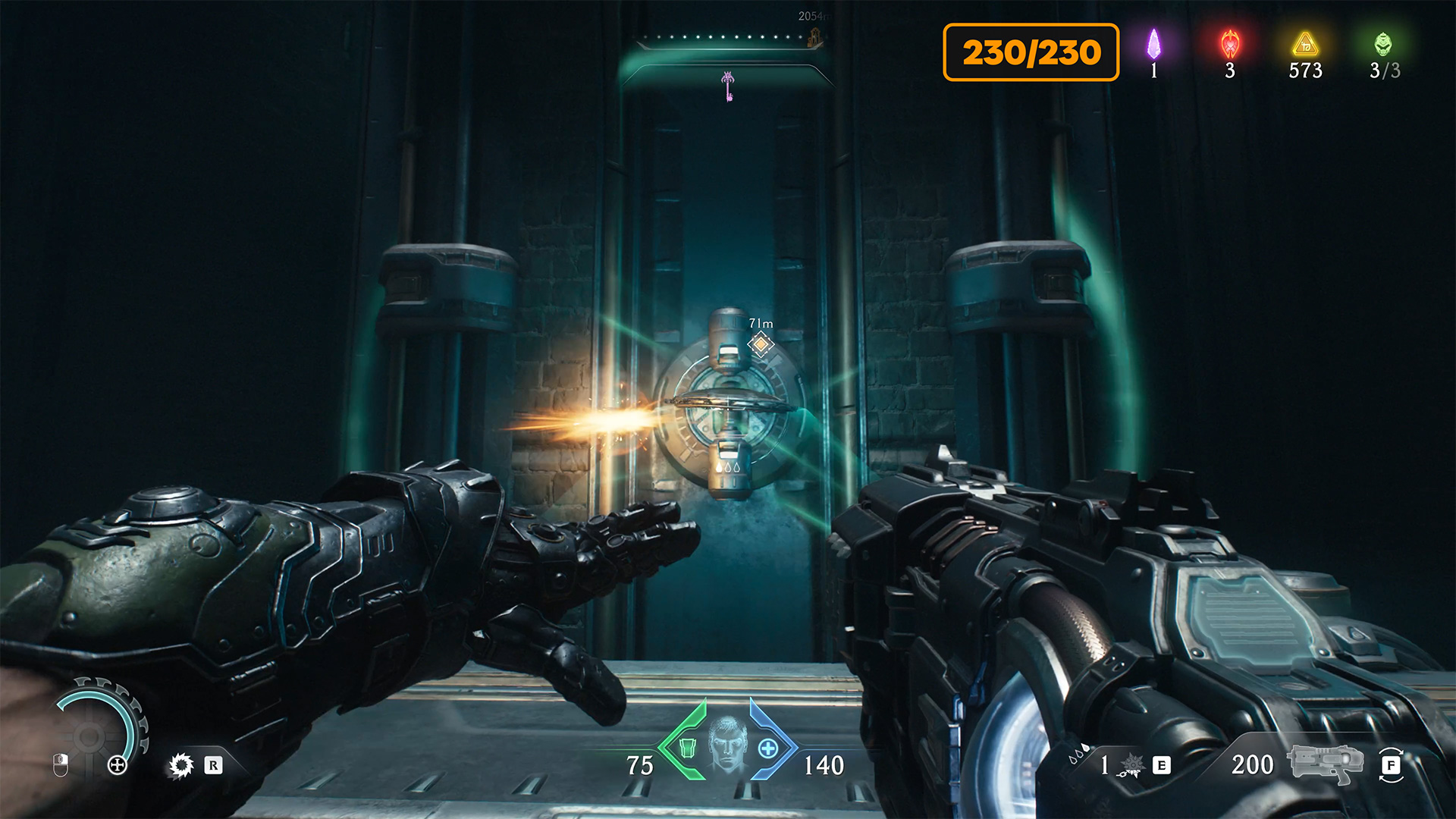Click the green armor icon
This screenshot has width=1456, height=819.
click(687, 748)
